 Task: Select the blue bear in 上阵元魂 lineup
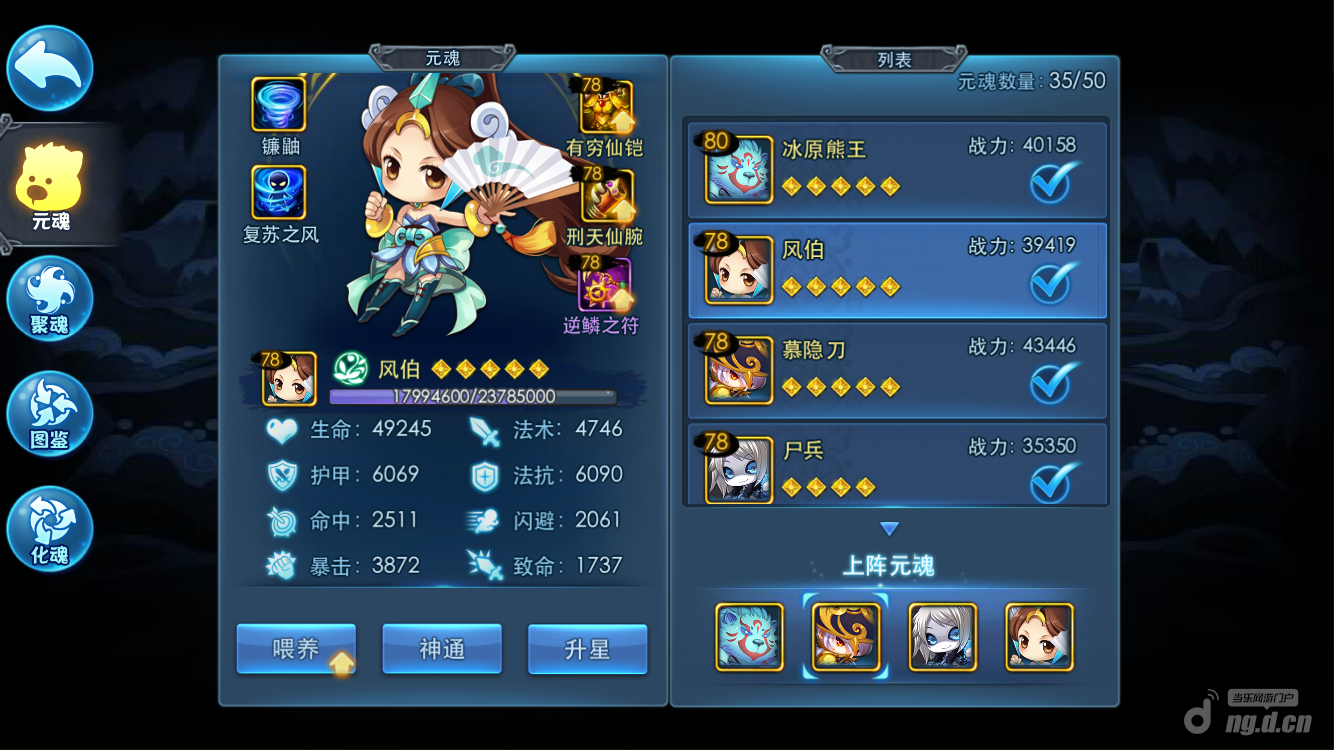[x=749, y=637]
